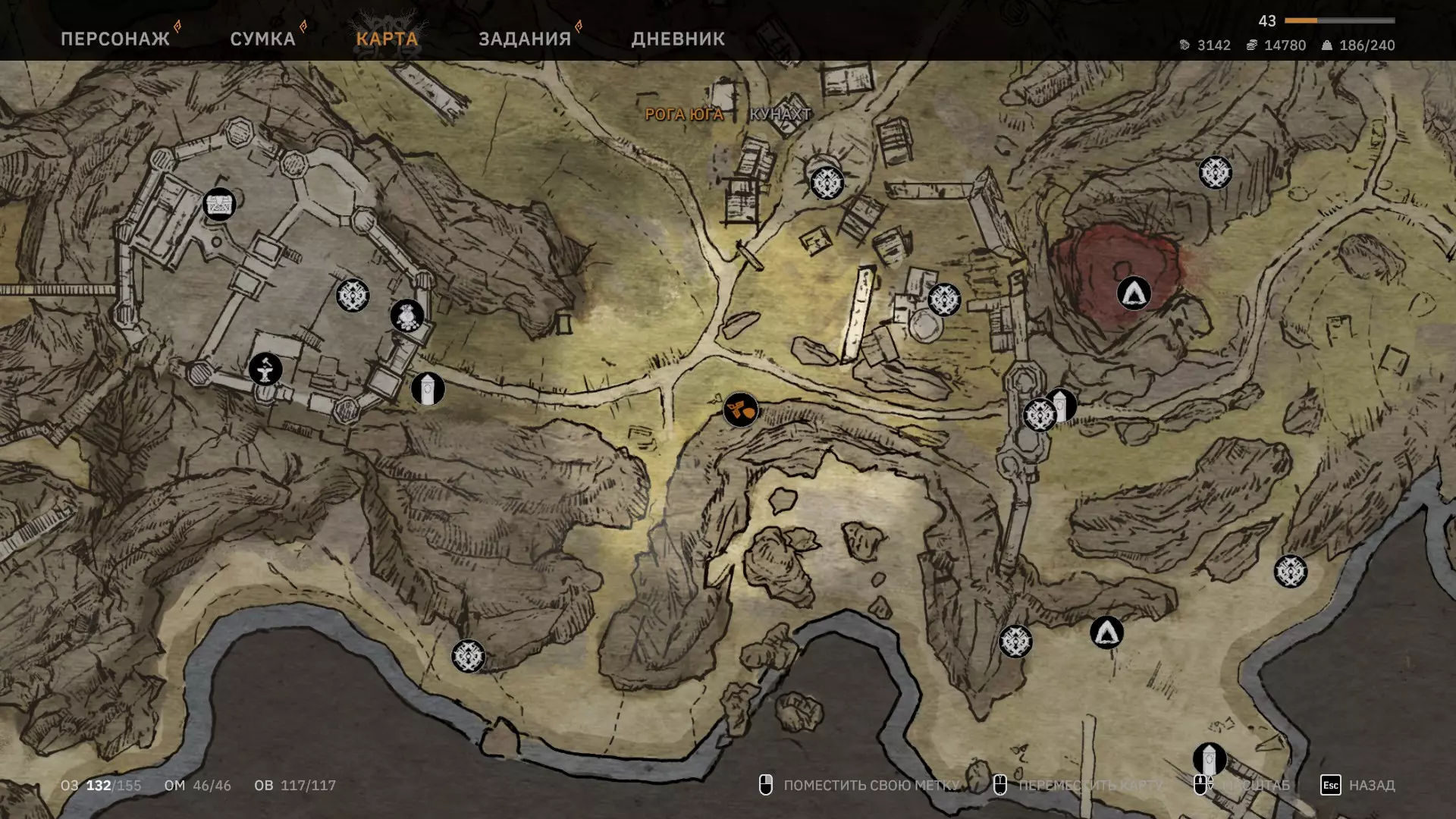Select the bird-shaped marker in the fortress
The height and width of the screenshot is (819, 1456).
coord(407,315)
